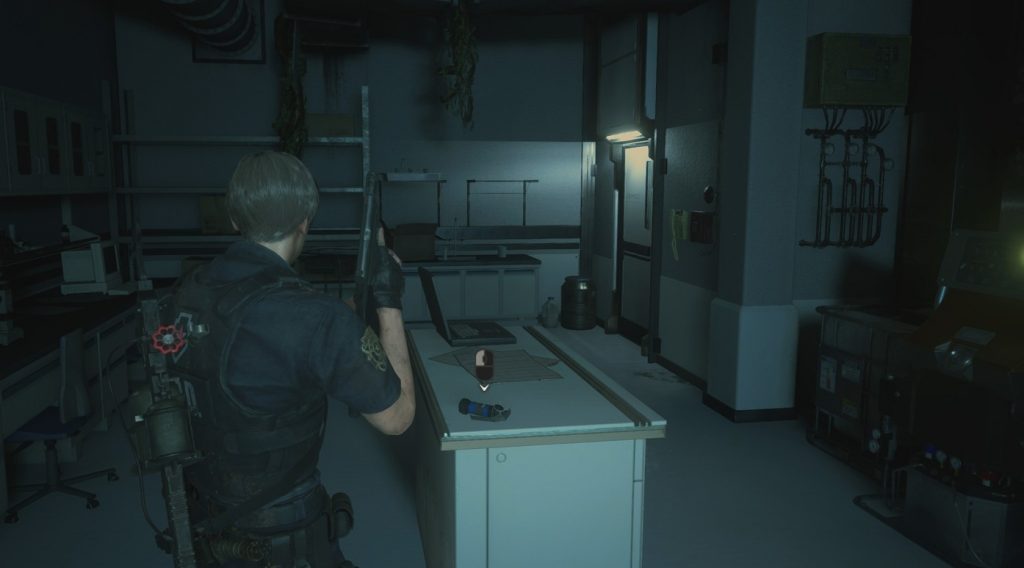This screenshot has height=568, width=1024.
Task: Select the item pickup marker over the table
Action: pyautogui.click(x=484, y=364)
